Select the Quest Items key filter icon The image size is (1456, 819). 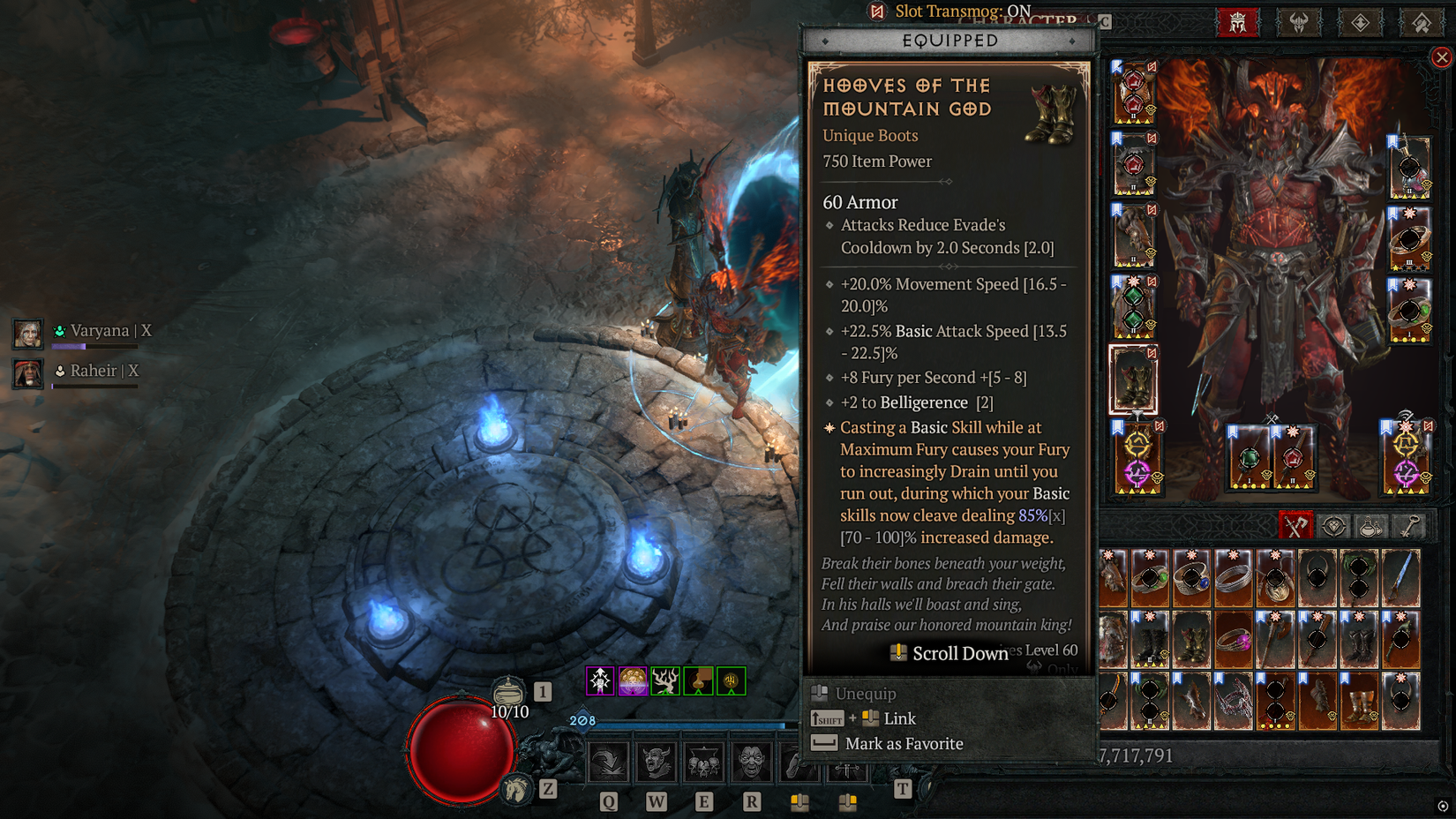point(1409,526)
